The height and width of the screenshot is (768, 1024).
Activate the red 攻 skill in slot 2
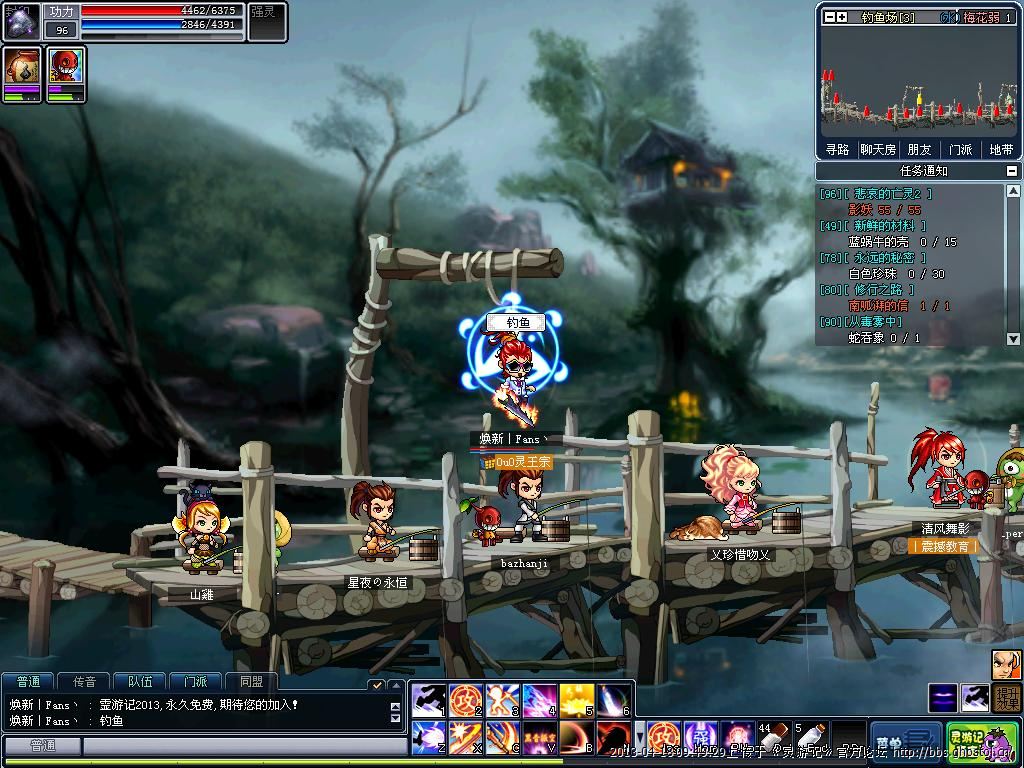pyautogui.click(x=465, y=699)
